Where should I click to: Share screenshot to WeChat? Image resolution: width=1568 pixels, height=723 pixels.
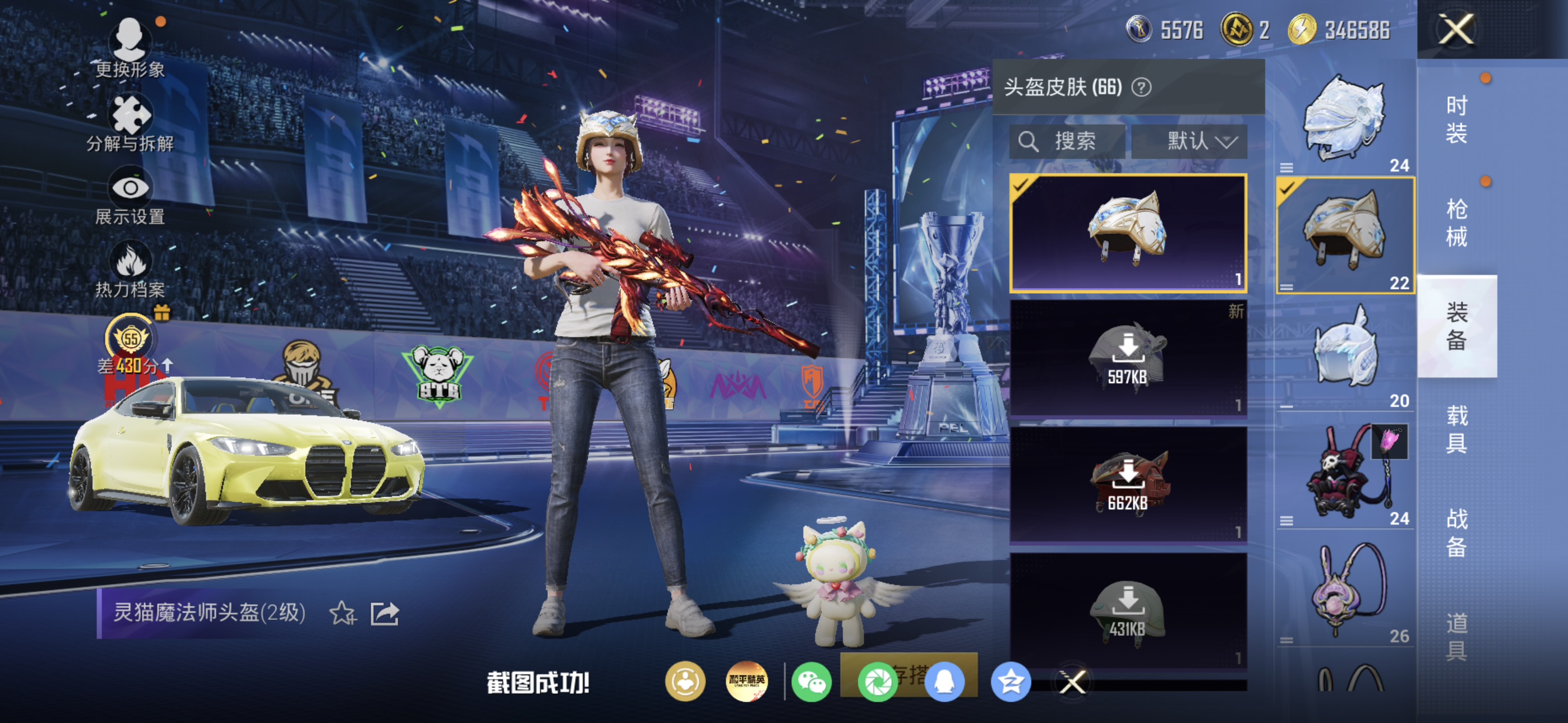(x=811, y=682)
